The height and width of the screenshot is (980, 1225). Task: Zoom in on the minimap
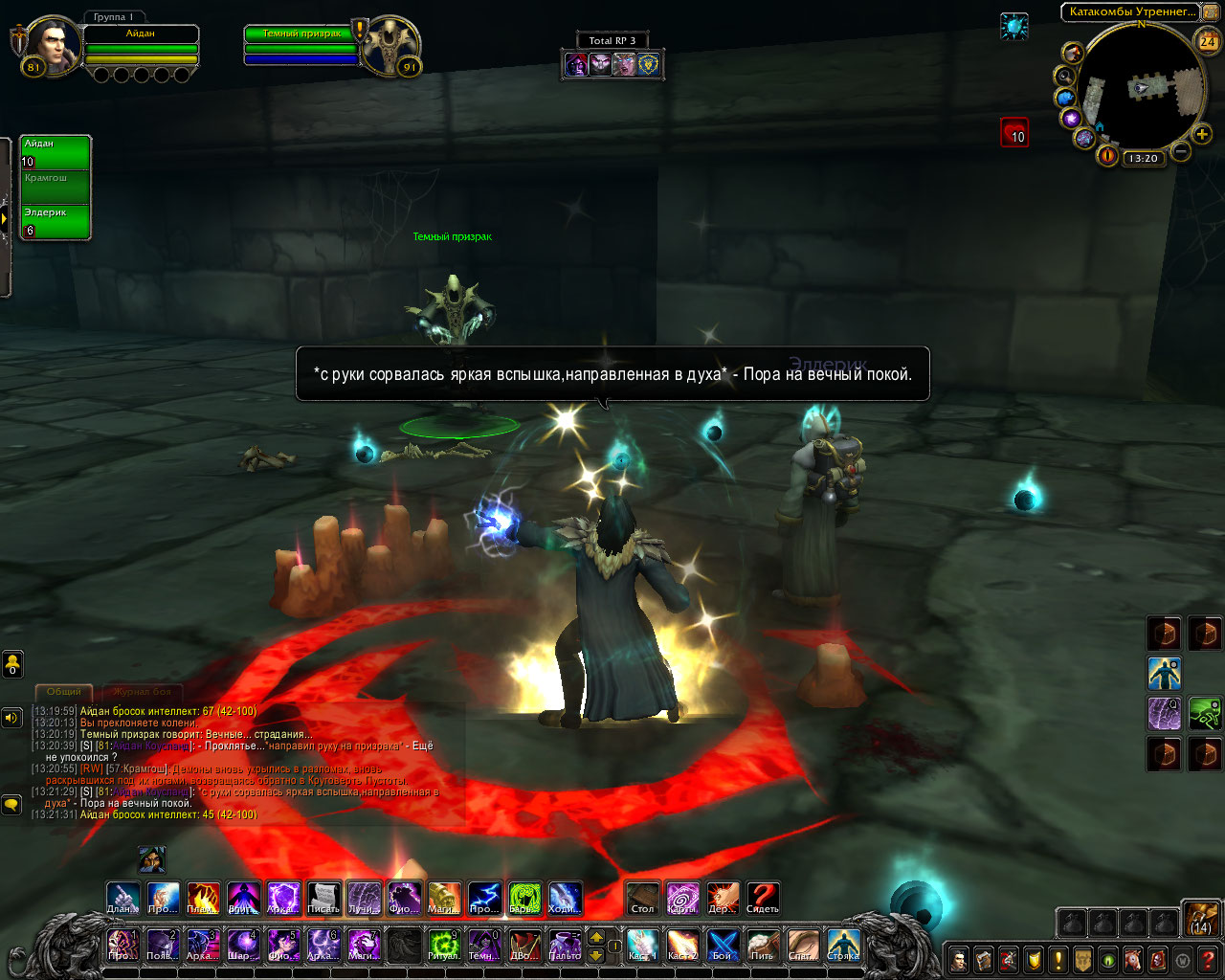click(1202, 134)
